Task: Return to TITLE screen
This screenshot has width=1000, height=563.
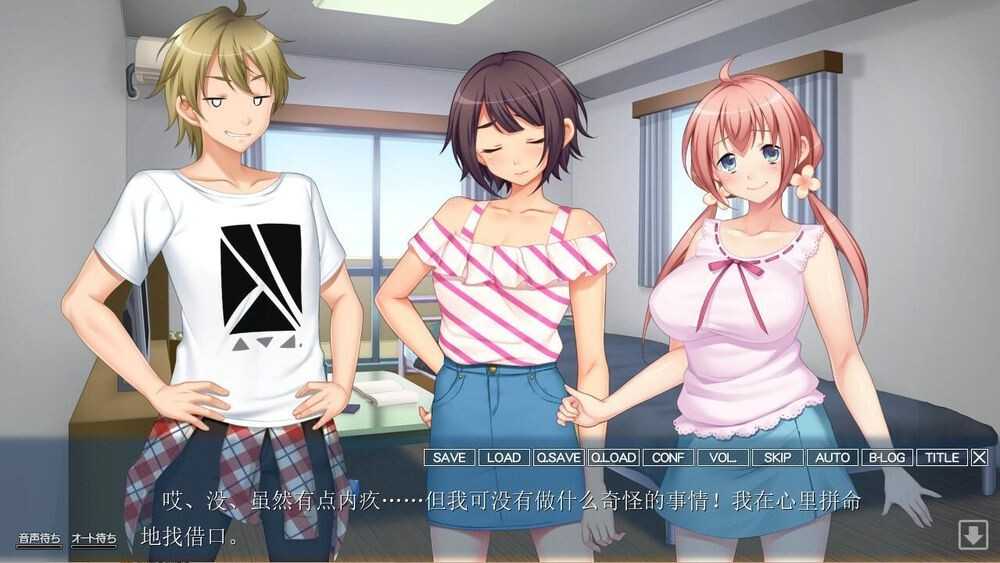Action: pos(941,457)
